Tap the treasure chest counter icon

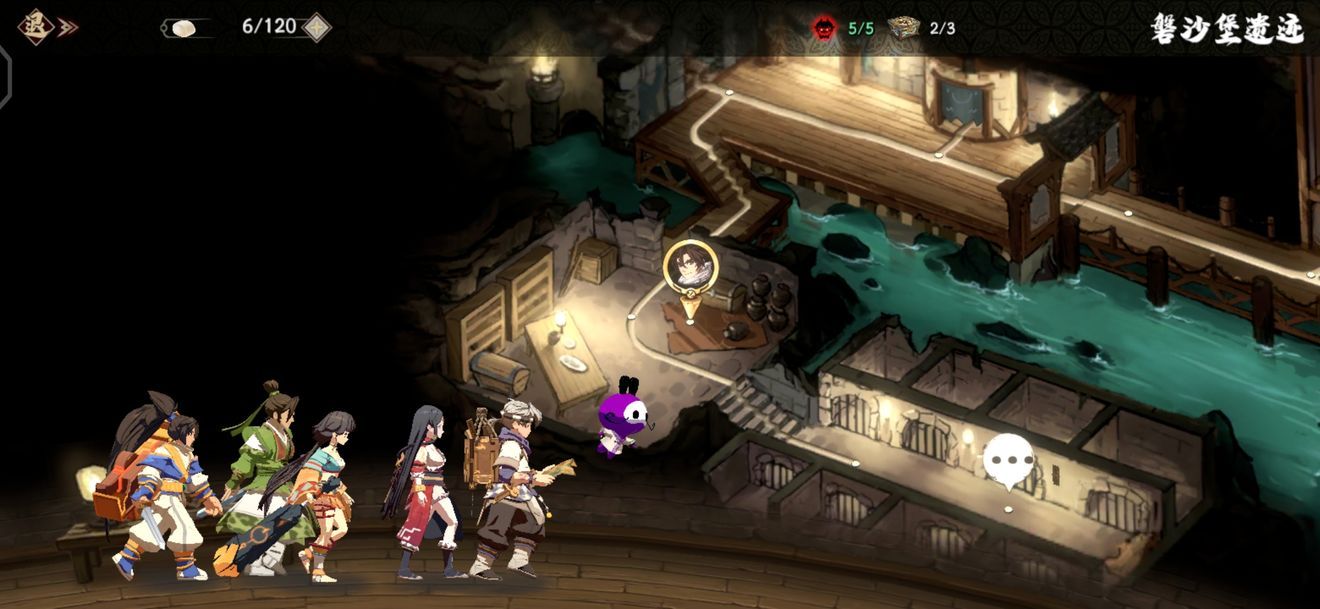[x=904, y=28]
